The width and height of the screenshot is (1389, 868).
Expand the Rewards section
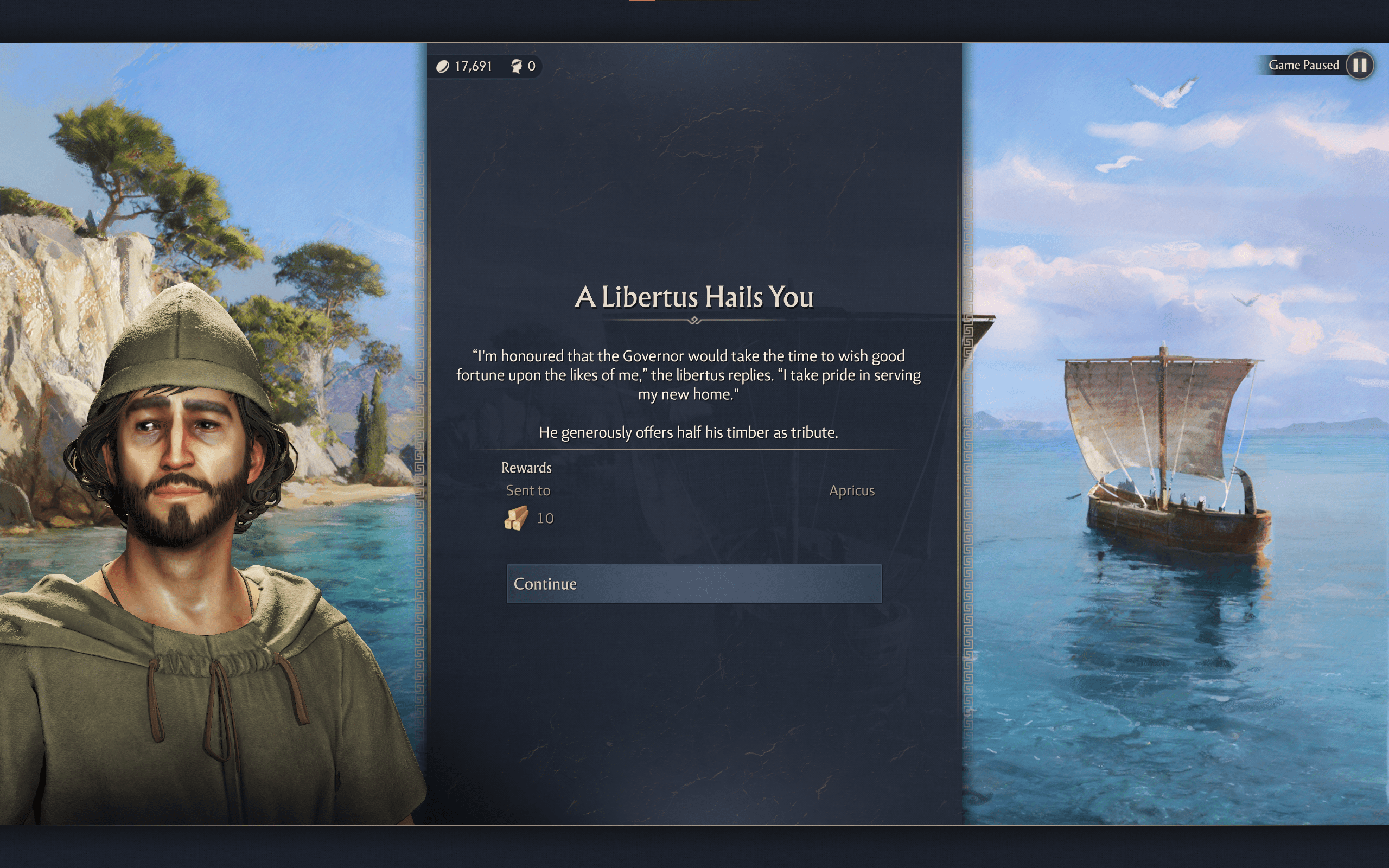click(x=527, y=467)
